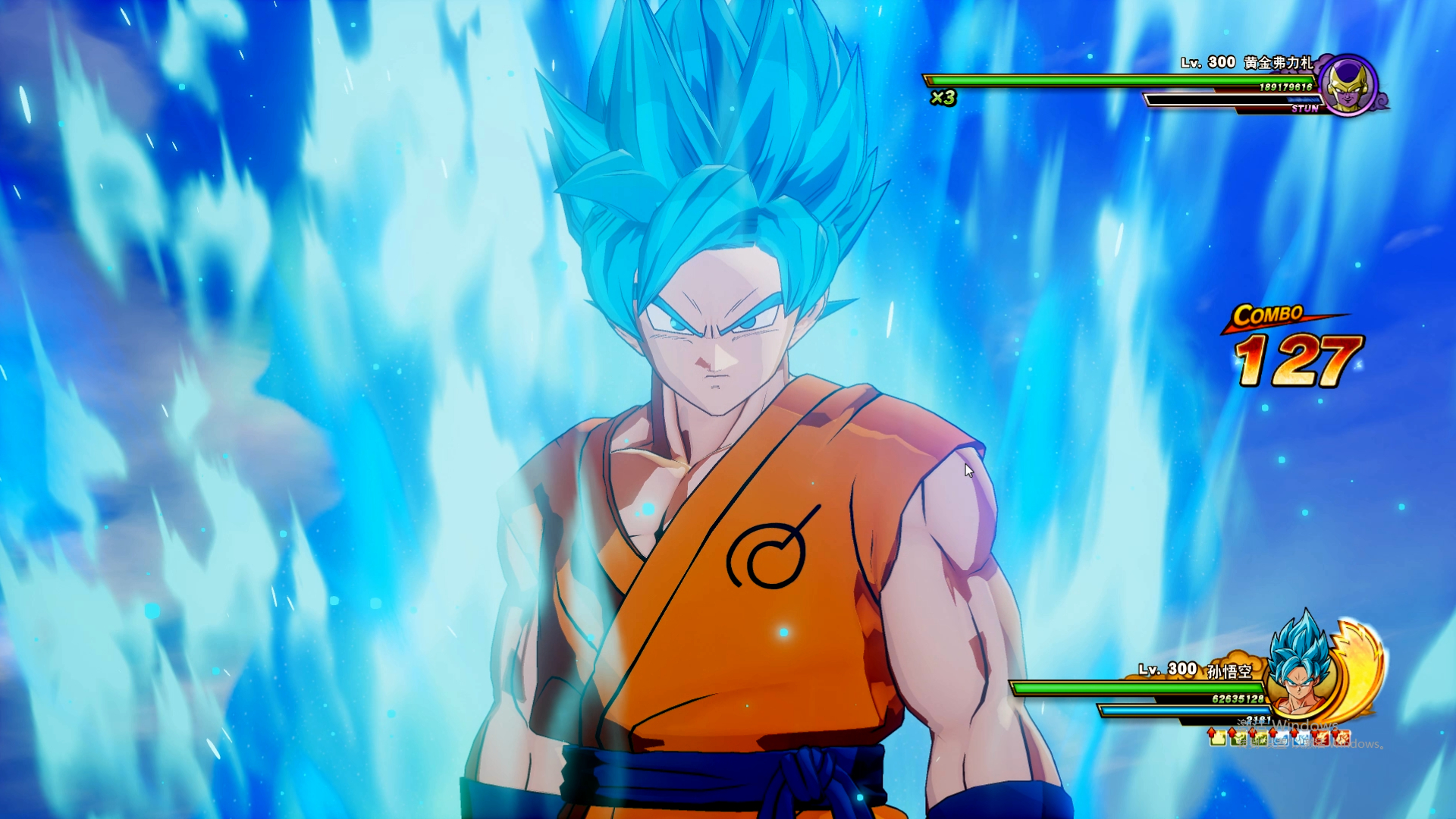Click the first yellow buff status icon
The image size is (1456, 819).
pyautogui.click(x=1217, y=737)
